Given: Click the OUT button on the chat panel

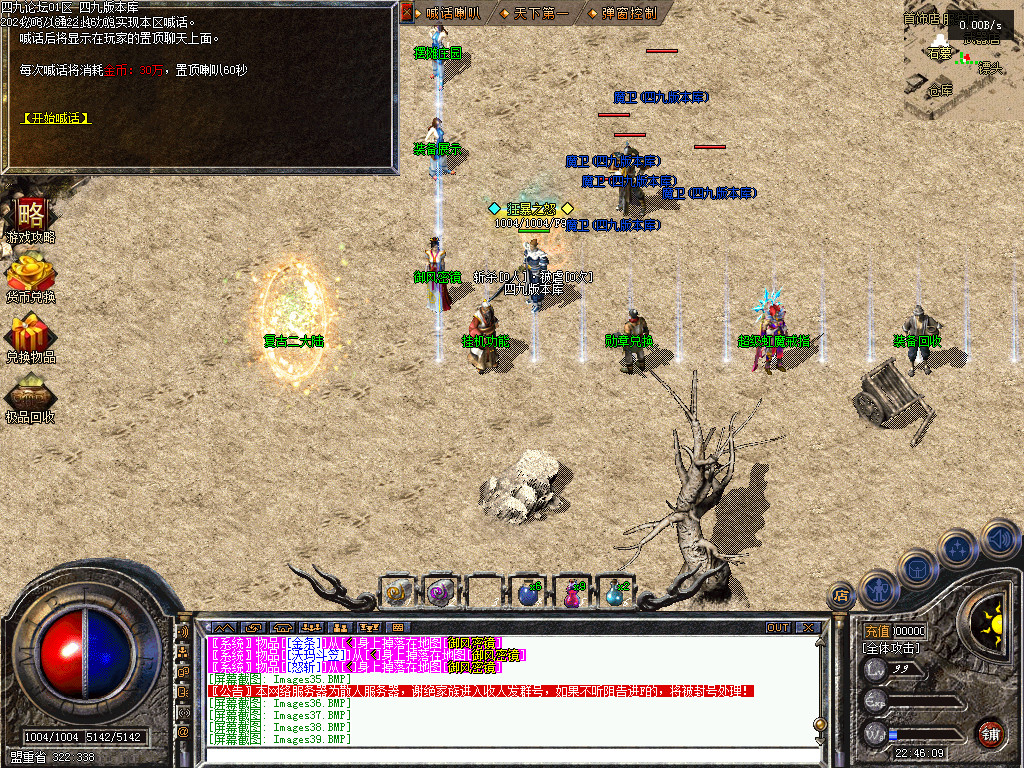Looking at the screenshot, I should pyautogui.click(x=778, y=628).
